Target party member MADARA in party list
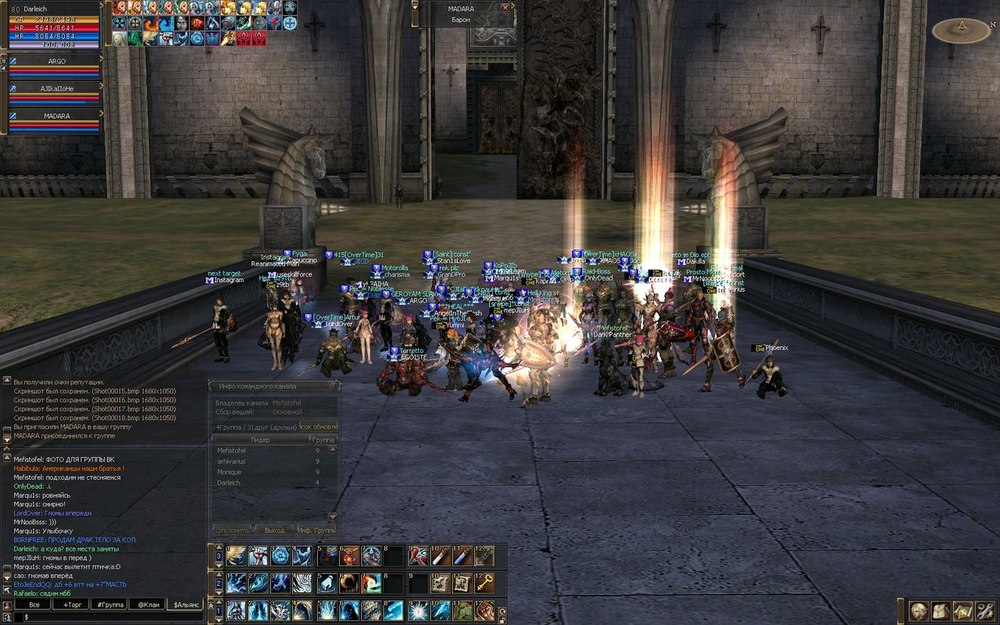Image resolution: width=1000 pixels, height=625 pixels. click(x=57, y=116)
